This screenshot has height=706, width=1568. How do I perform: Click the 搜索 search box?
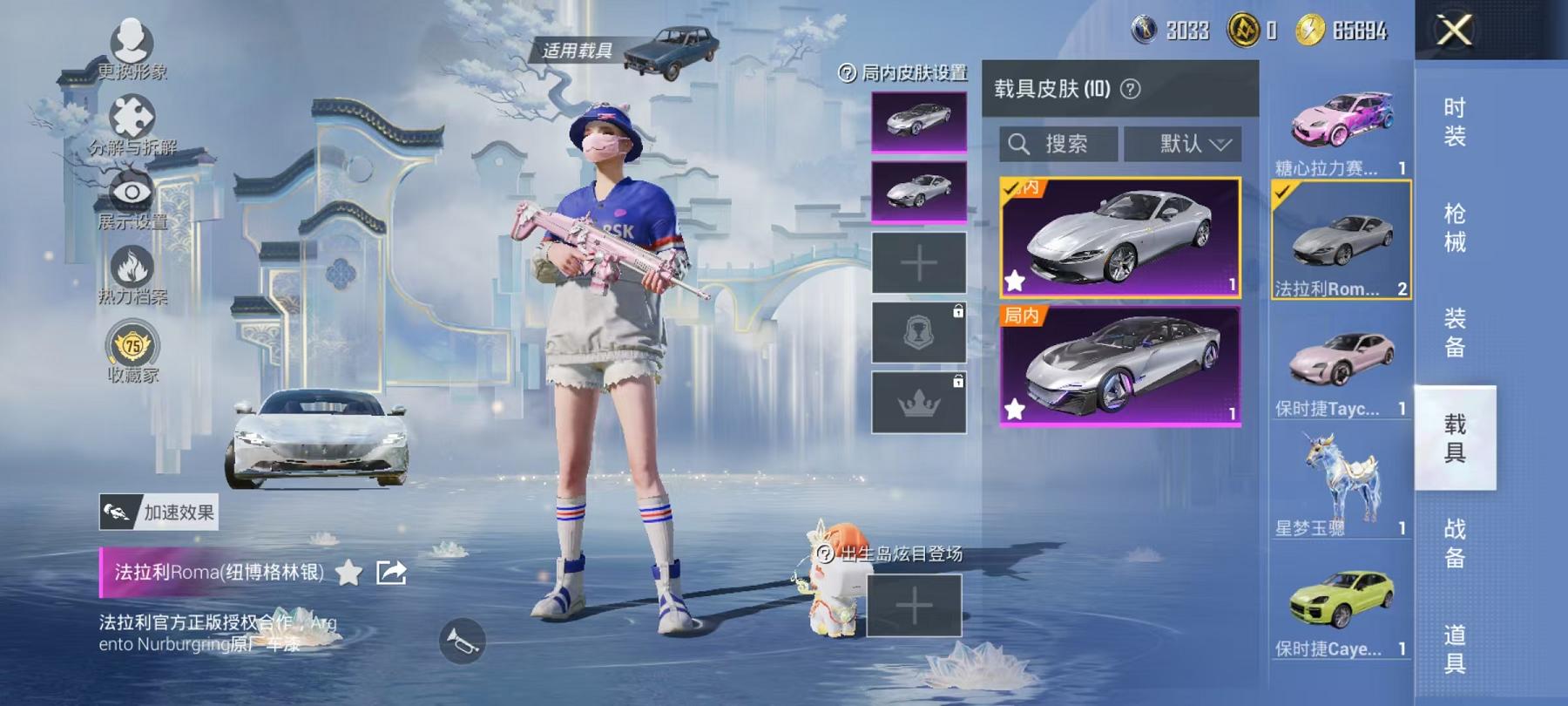pyautogui.click(x=1058, y=144)
